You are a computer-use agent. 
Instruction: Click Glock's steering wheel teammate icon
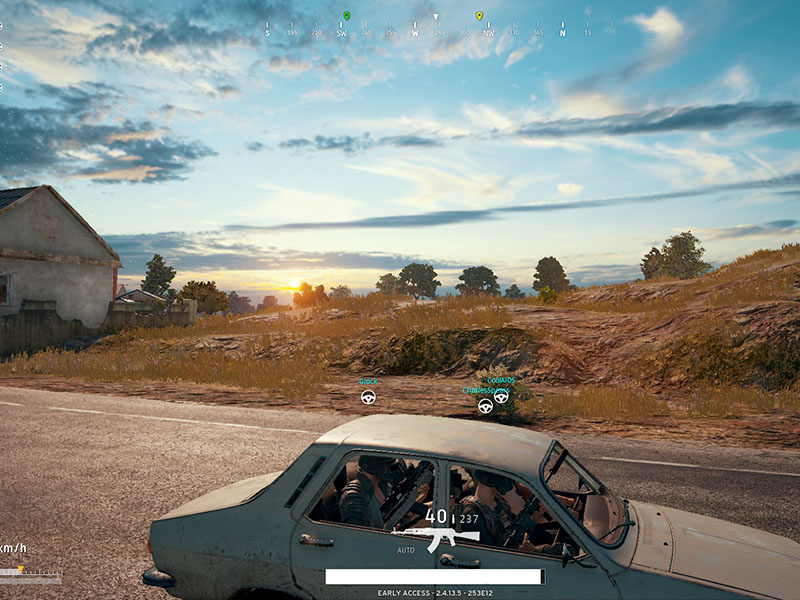pos(368,397)
